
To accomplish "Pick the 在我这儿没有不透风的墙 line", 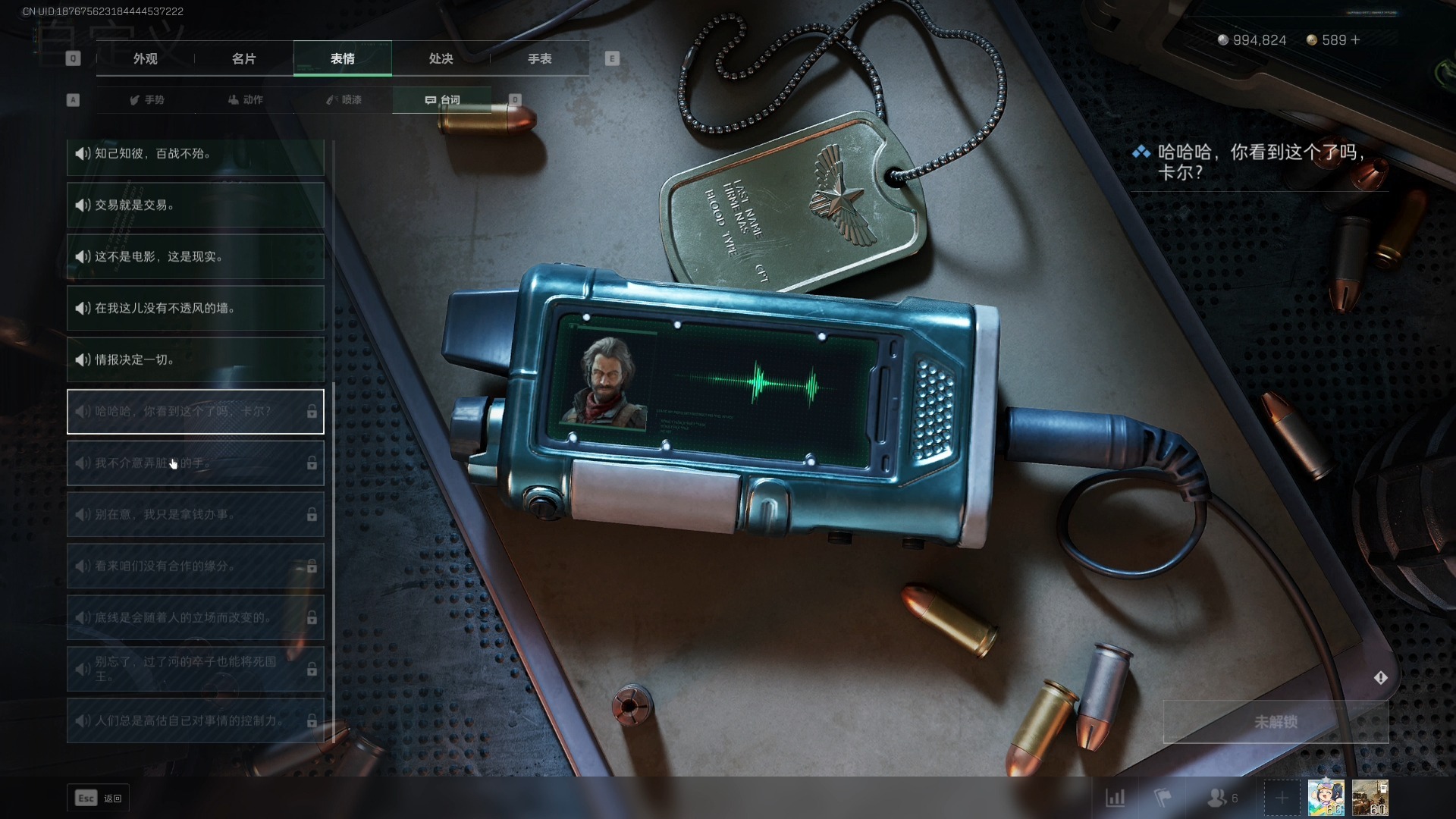I will [x=195, y=308].
